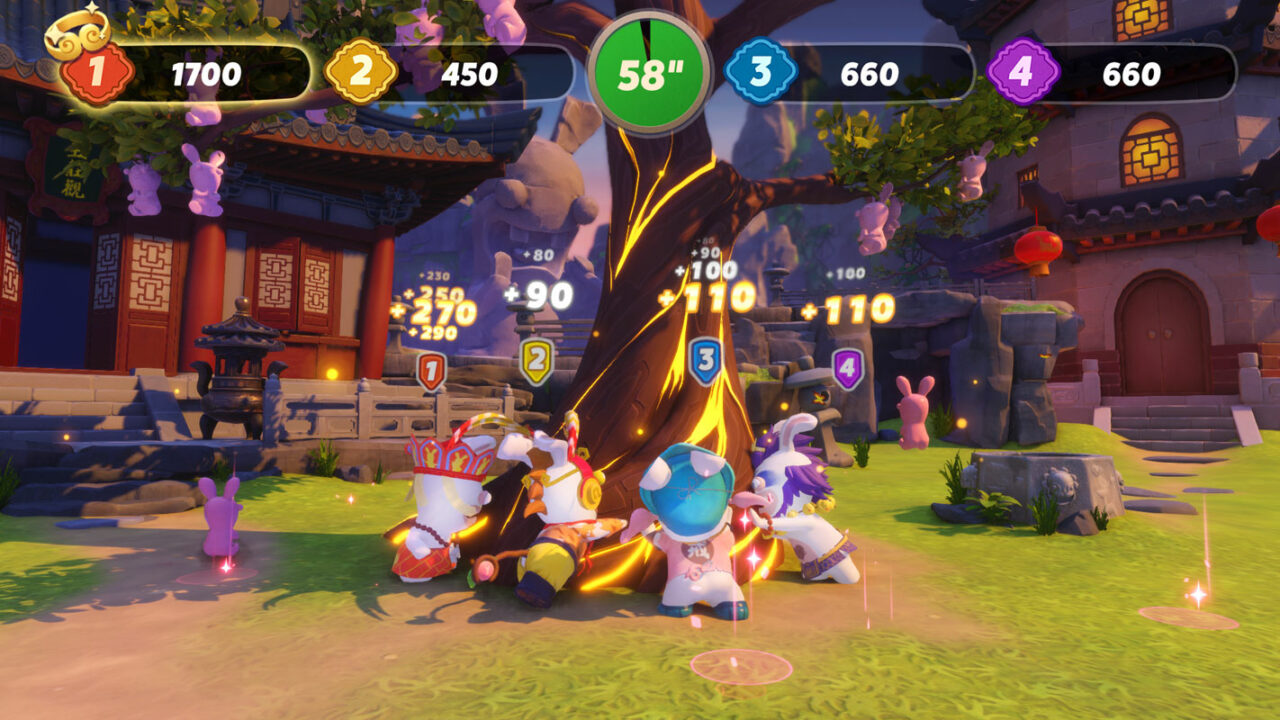Viewport: 1280px width, 720px height.
Task: Select the blue Player 3 diamond badge
Action: (x=760, y=71)
